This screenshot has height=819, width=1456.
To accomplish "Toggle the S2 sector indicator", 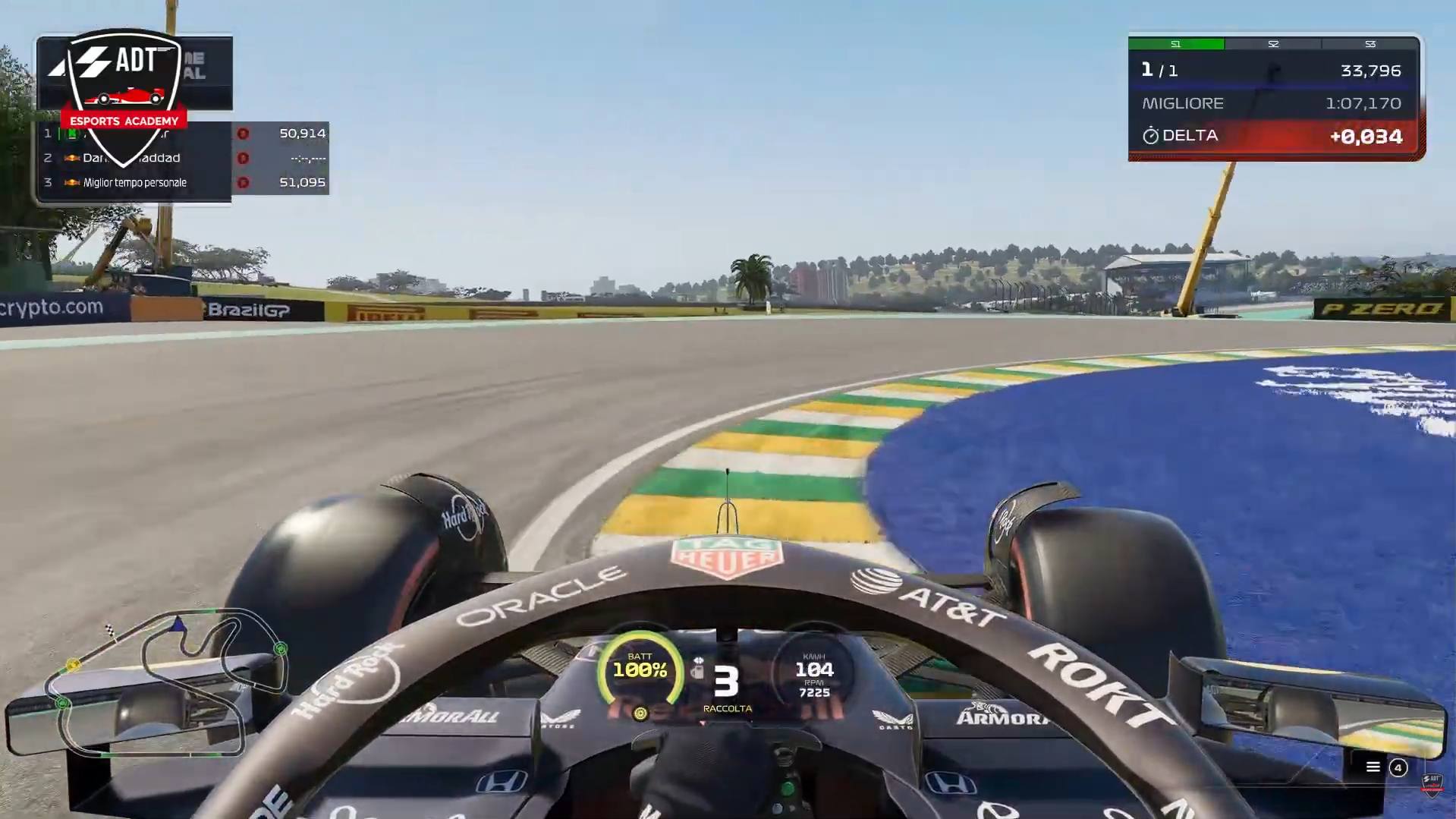I will [x=1272, y=44].
